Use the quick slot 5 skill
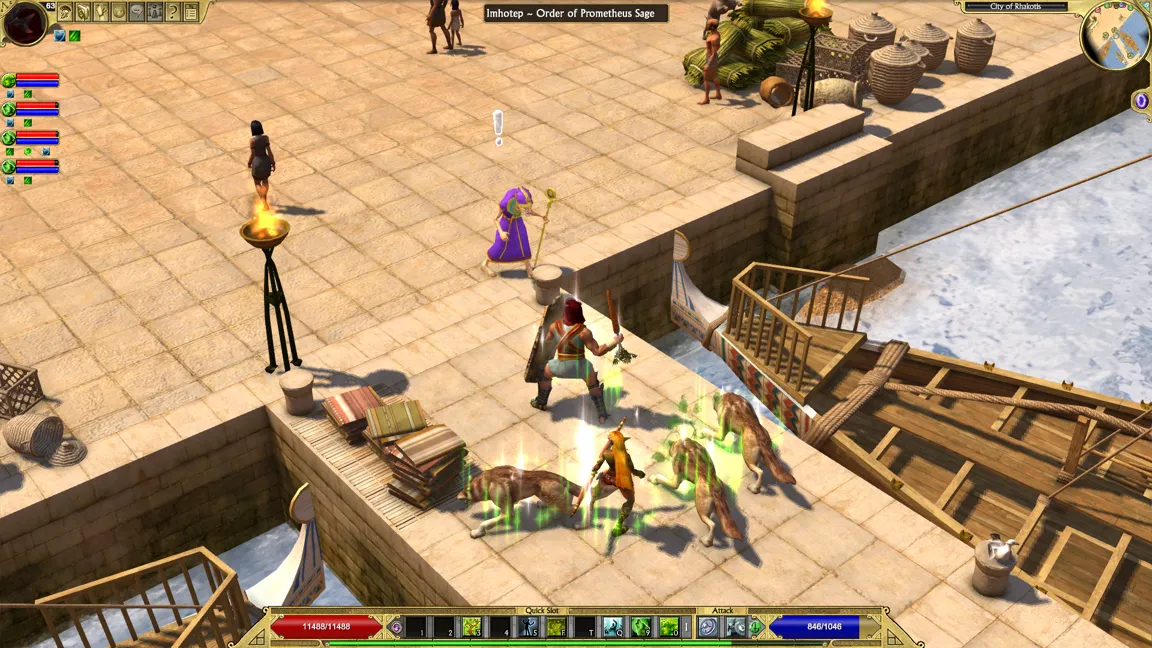Image resolution: width=1152 pixels, height=648 pixels. pos(528,627)
